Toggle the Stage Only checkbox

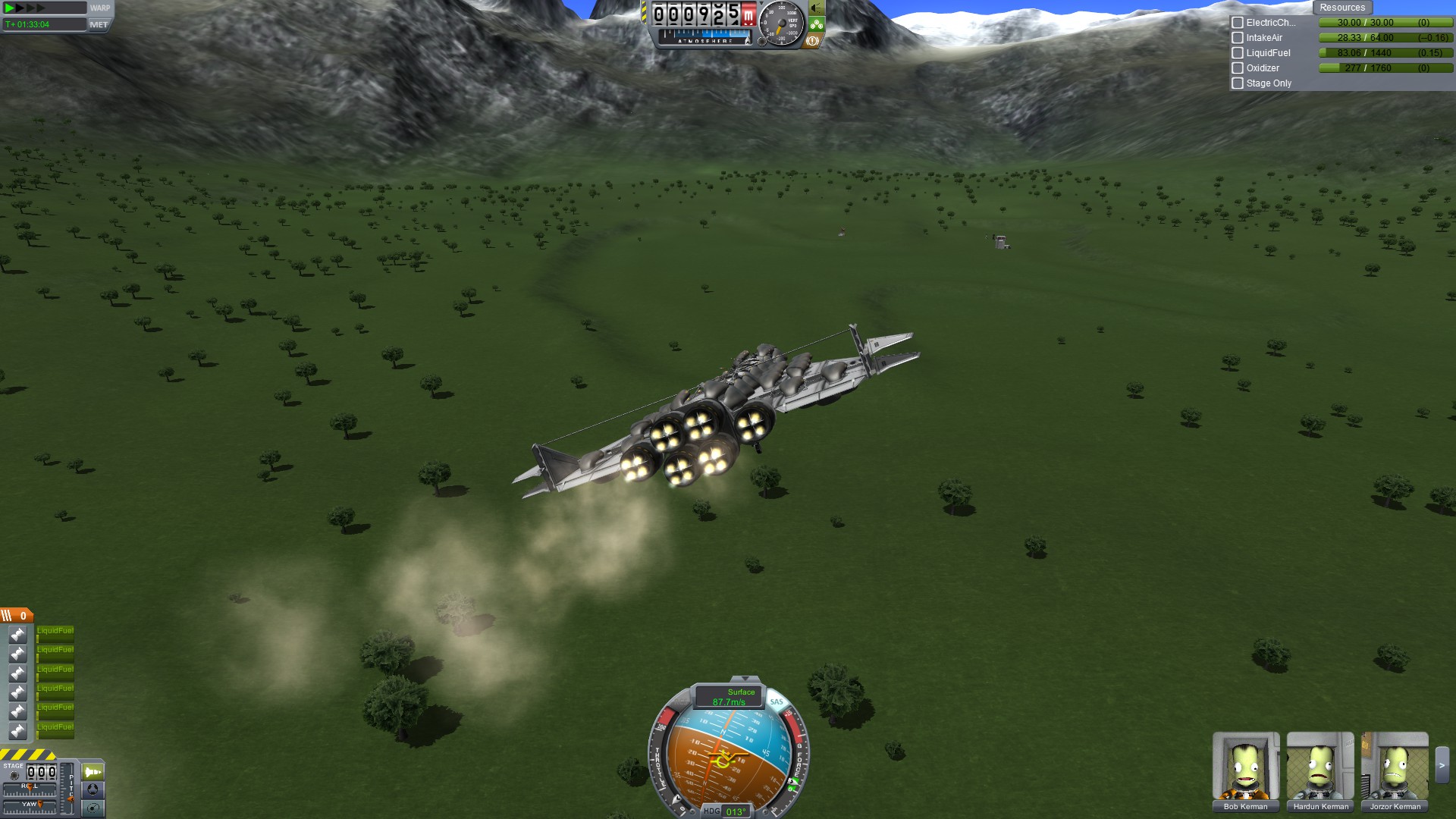click(1238, 83)
